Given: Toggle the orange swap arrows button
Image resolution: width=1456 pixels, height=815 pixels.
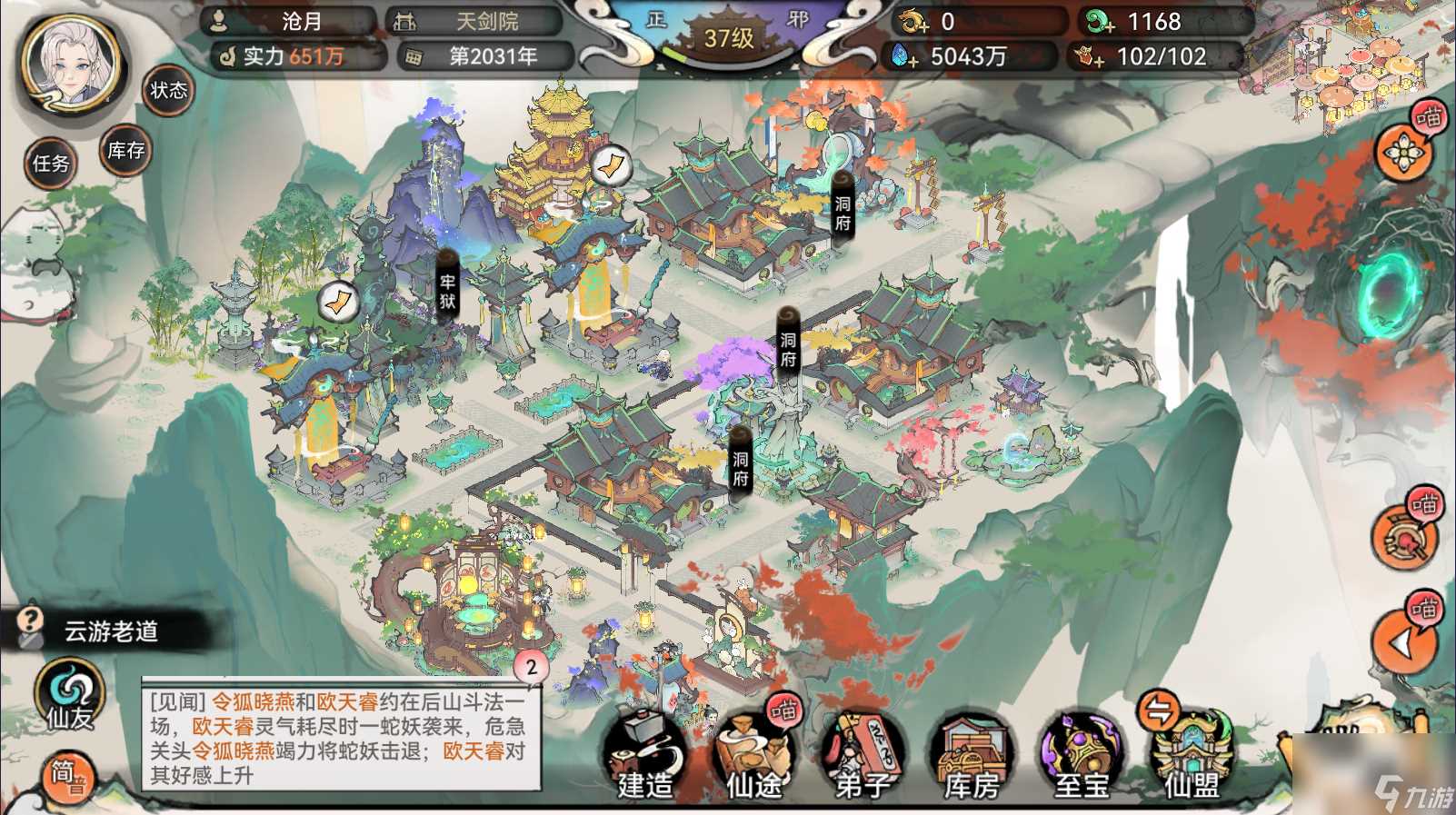Looking at the screenshot, I should (x=1159, y=711).
